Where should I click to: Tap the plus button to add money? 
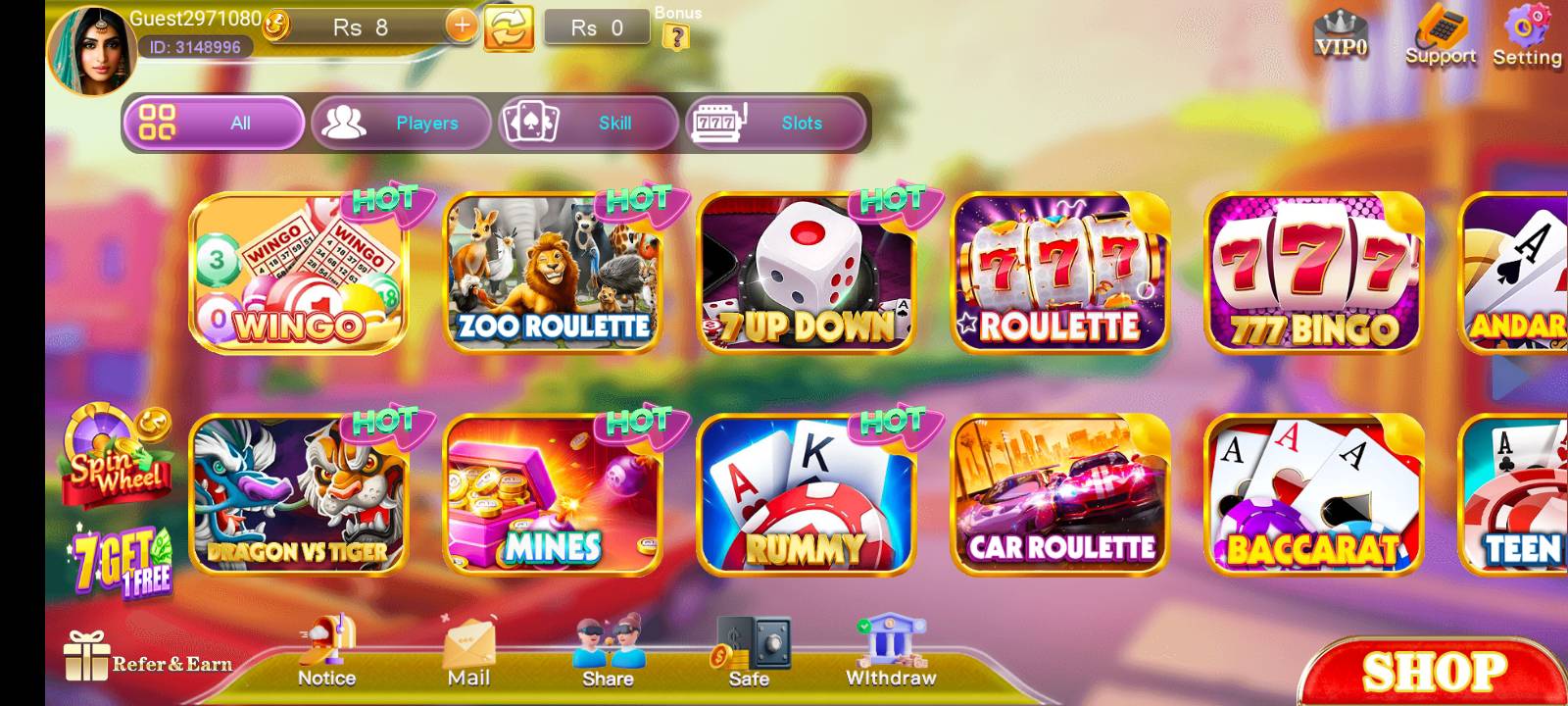(x=461, y=25)
